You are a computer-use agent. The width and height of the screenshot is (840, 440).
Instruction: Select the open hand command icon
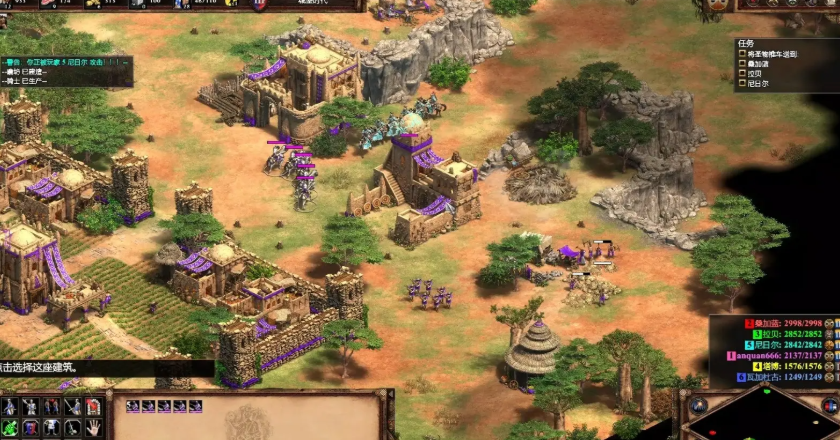[93, 427]
